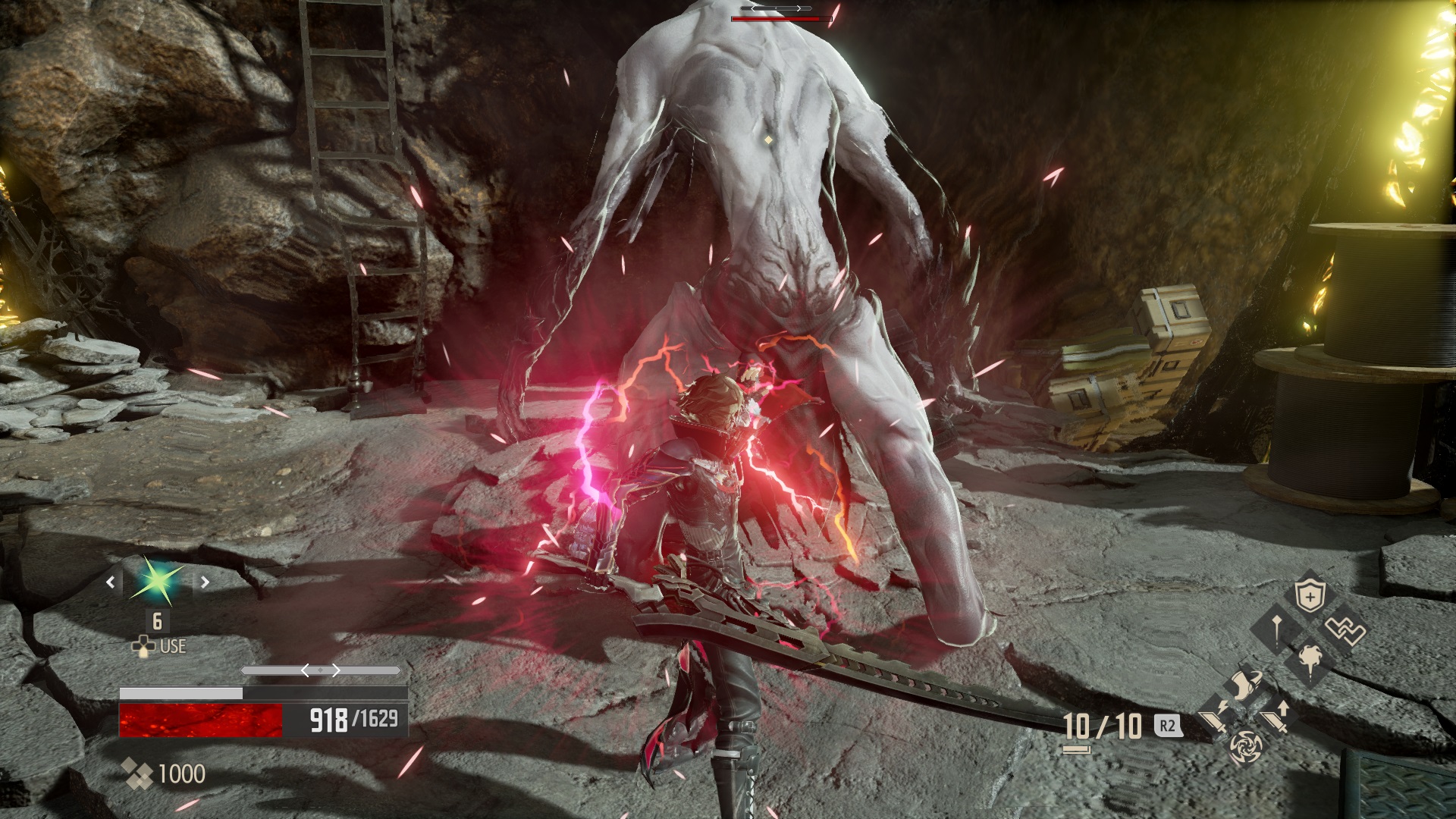Toggle the item quantity counter showing 6
The image size is (1456, 819).
(x=158, y=622)
